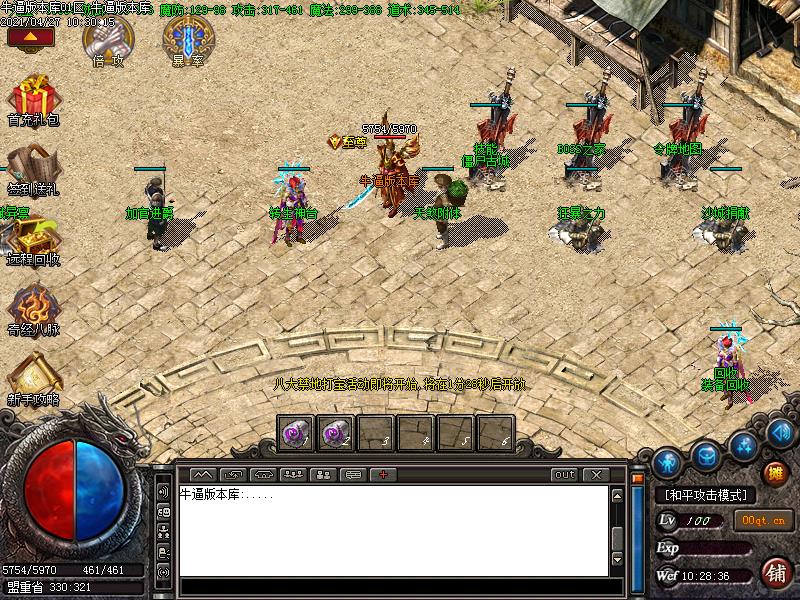Open the 新手攻略 beginner guide scroll

[x=34, y=380]
